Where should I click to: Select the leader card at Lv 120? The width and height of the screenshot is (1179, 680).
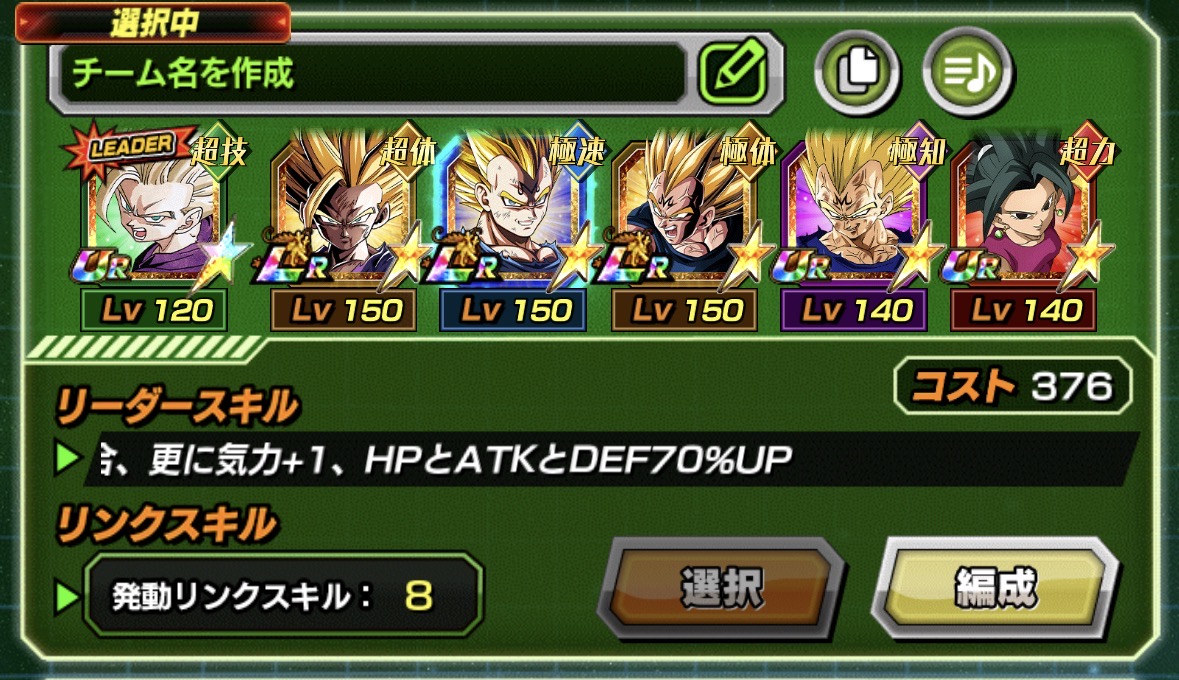(154, 225)
